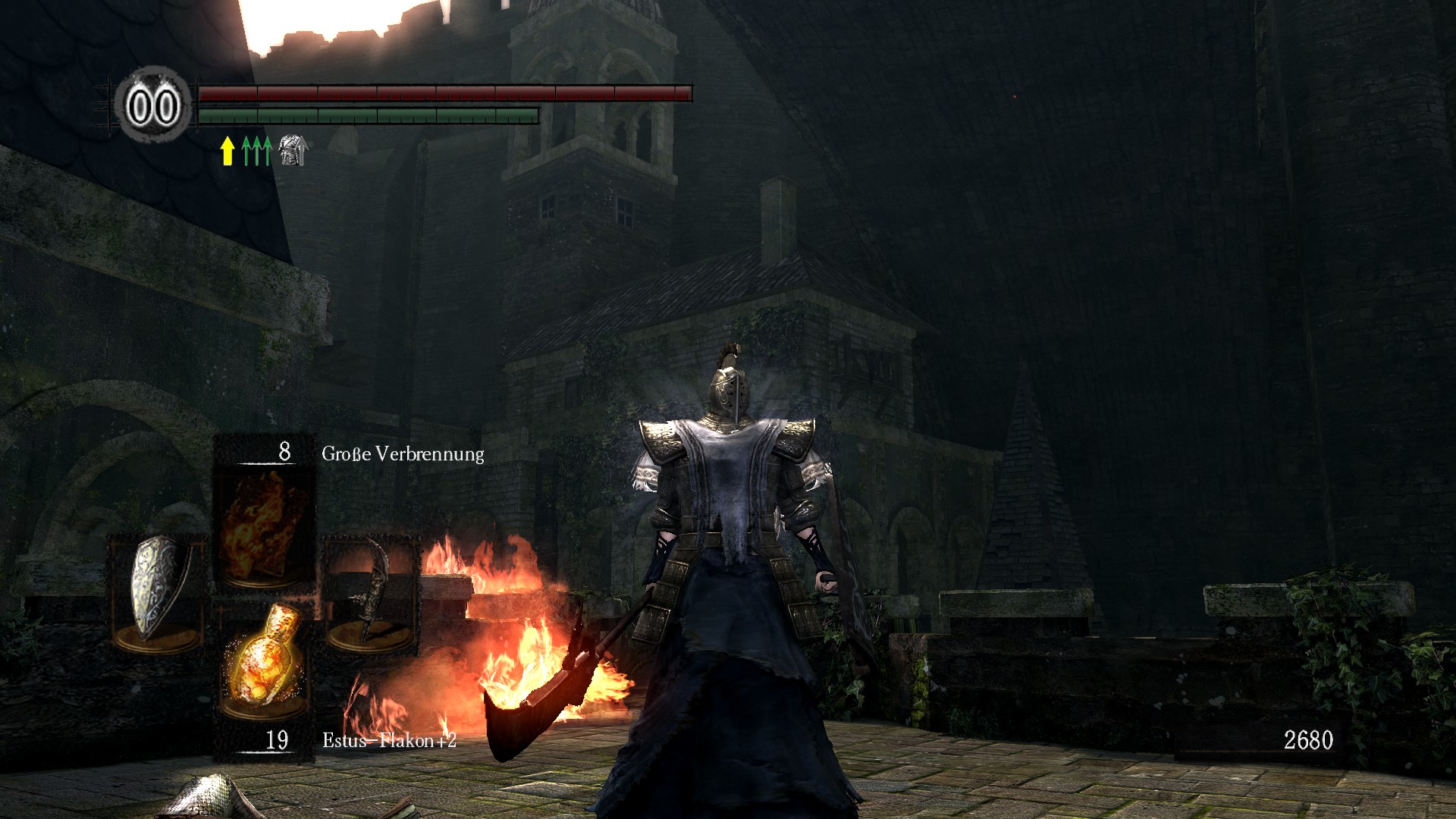Image resolution: width=1456 pixels, height=819 pixels.
Task: Click the three green arrows status icon
Action: (256, 150)
